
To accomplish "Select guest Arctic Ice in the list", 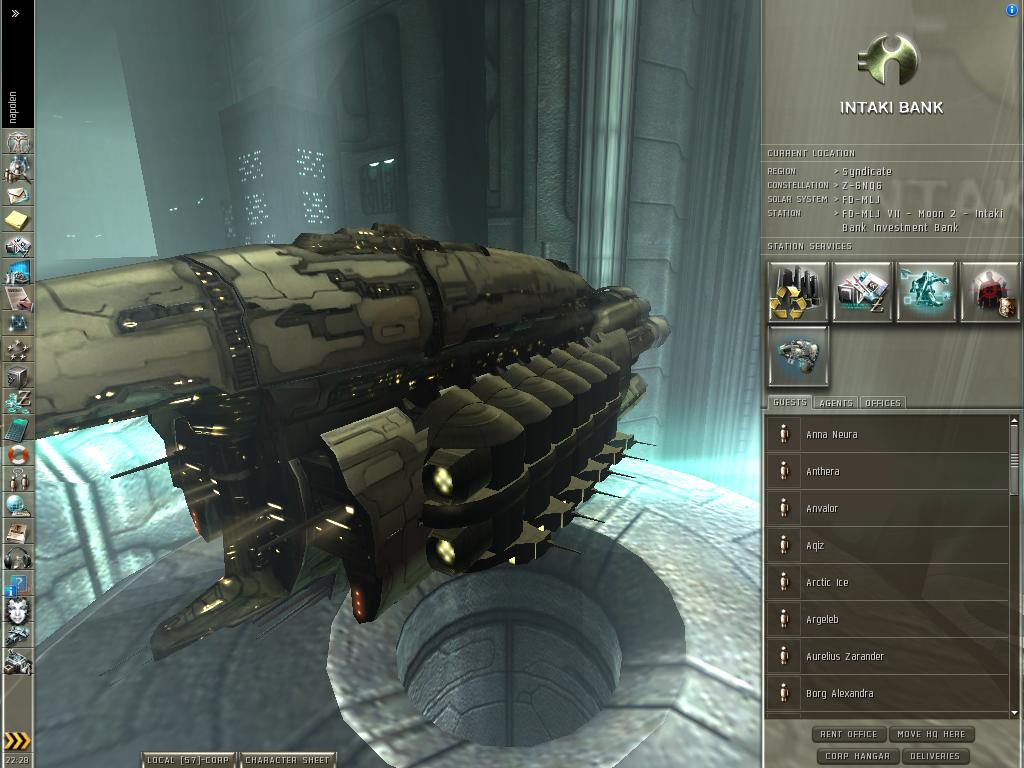I will (x=827, y=583).
